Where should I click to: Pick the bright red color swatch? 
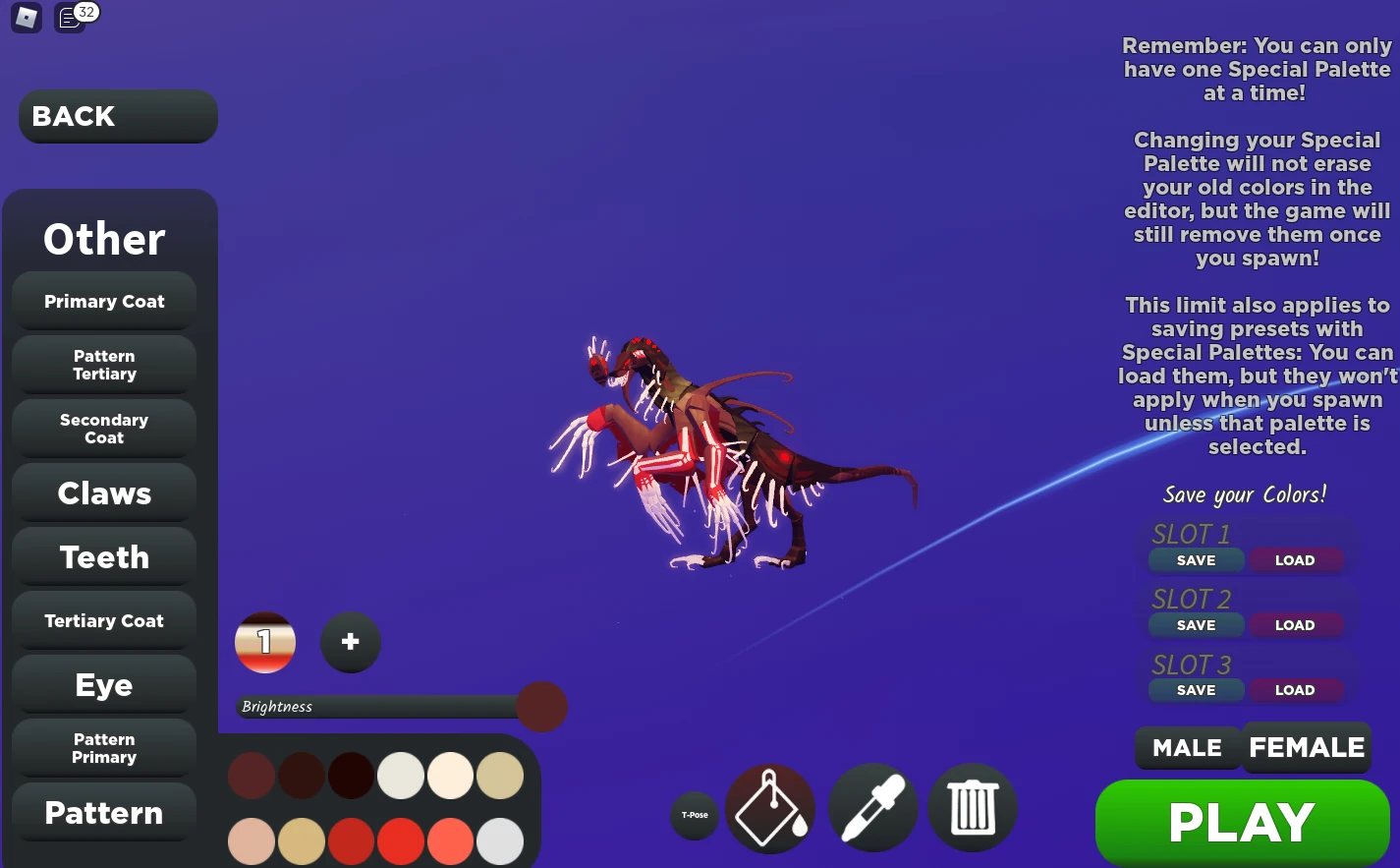[x=401, y=841]
